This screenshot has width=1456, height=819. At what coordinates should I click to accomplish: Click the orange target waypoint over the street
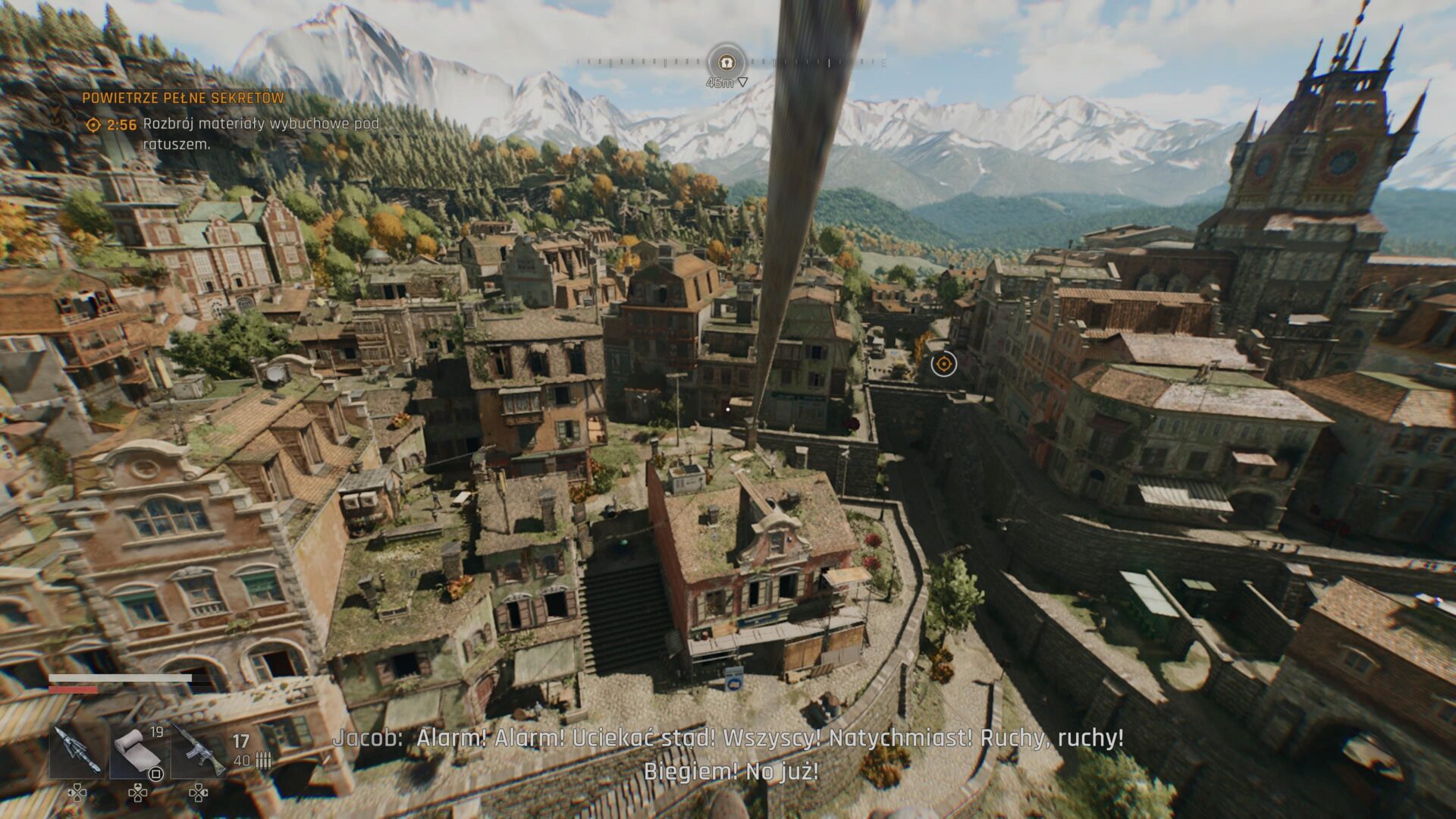943,365
